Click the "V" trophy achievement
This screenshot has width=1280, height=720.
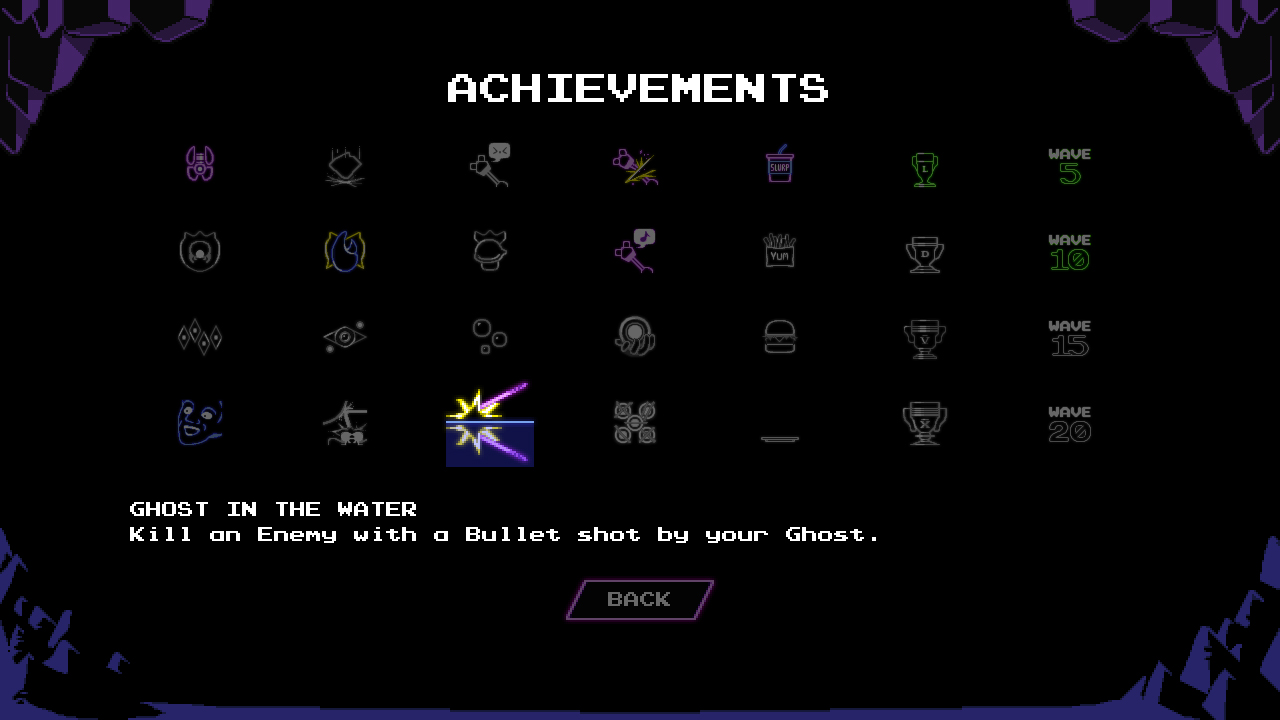924,337
